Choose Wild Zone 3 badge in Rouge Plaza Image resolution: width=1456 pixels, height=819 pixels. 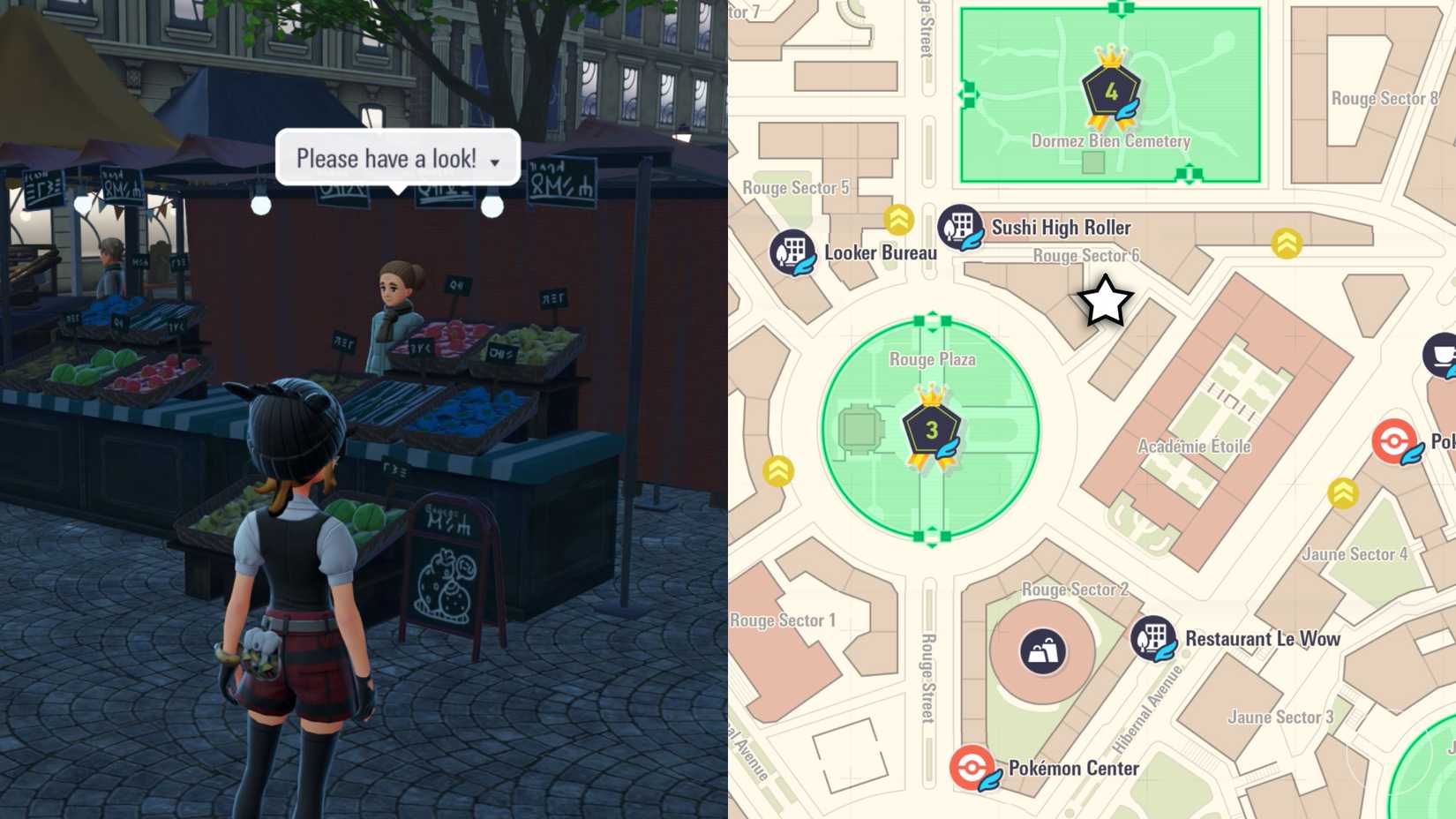coord(931,431)
